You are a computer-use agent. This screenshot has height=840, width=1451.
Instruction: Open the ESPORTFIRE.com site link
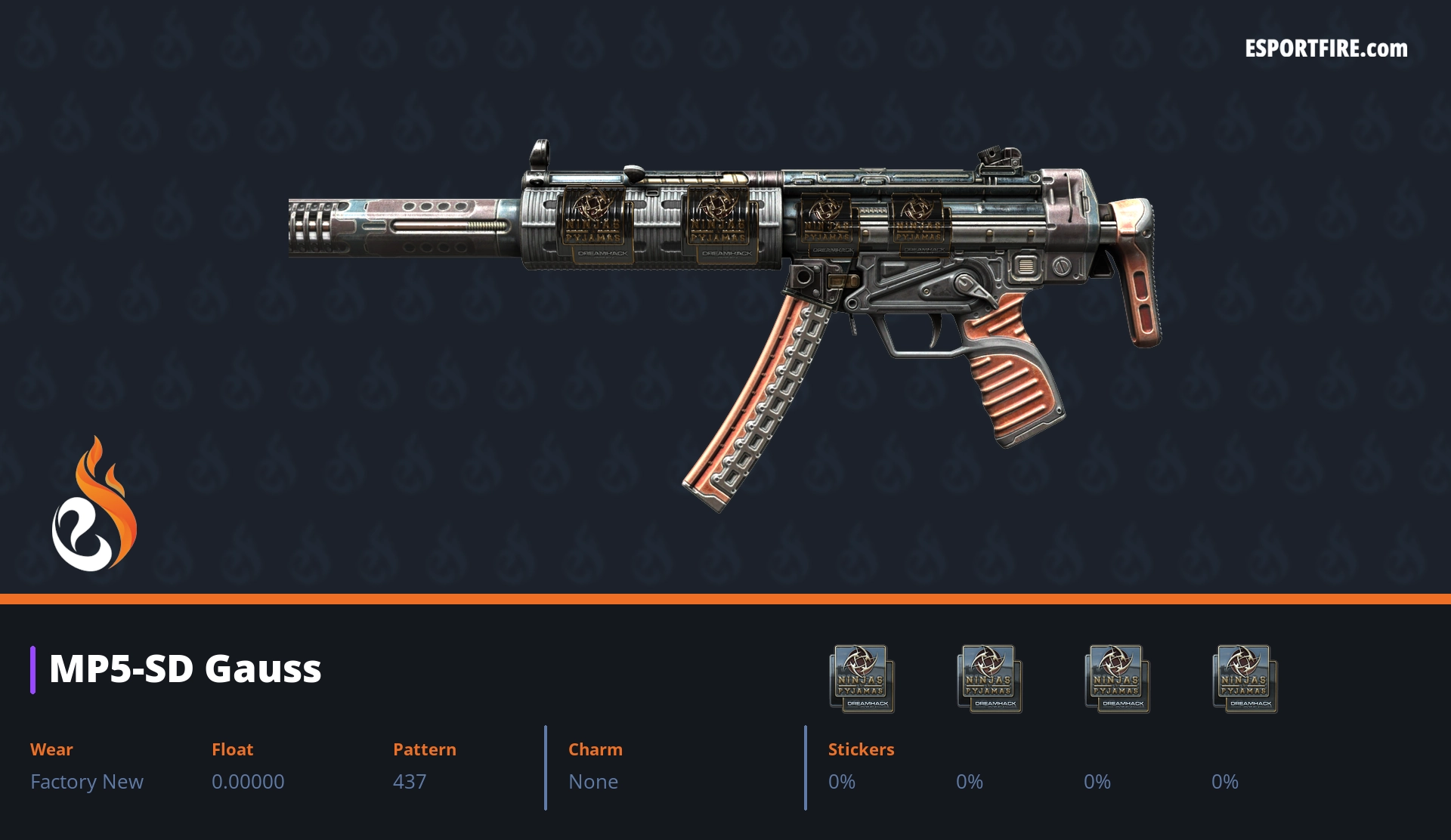(1326, 49)
